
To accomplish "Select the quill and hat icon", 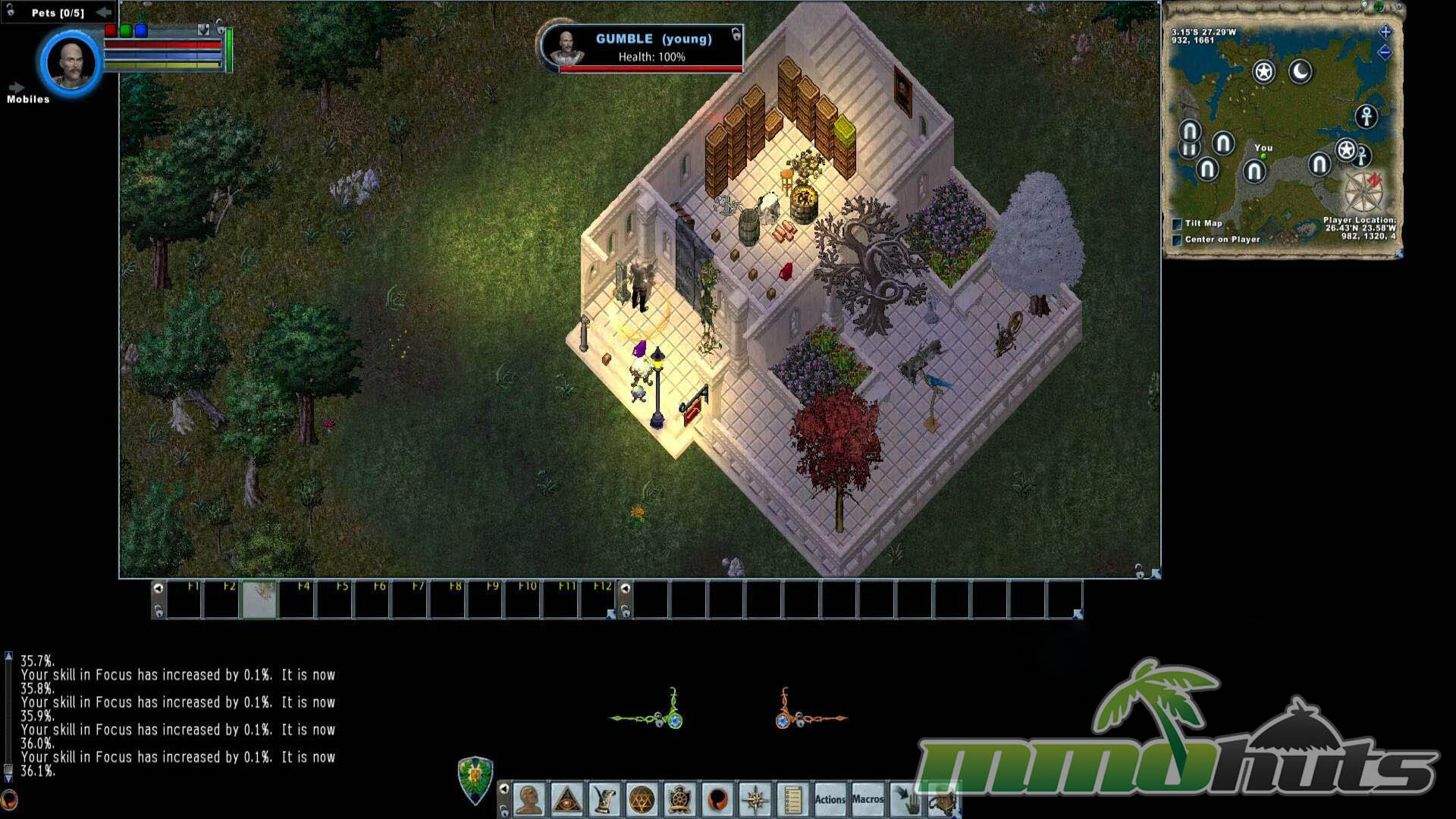I will click(x=604, y=799).
